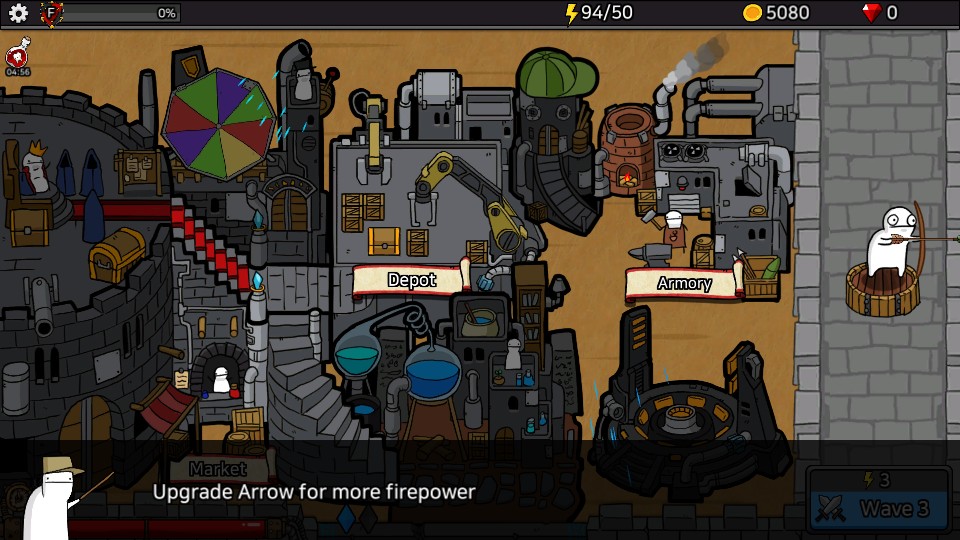960x540 pixels.
Task: Select the rank F shield badge
Action: [x=51, y=13]
